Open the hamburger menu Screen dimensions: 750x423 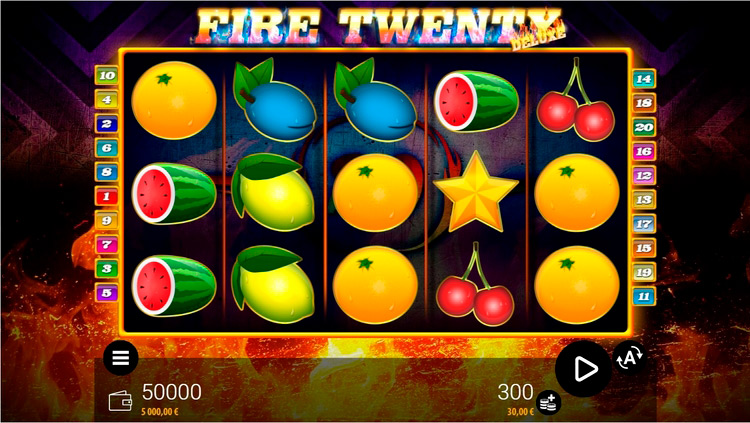pyautogui.click(x=121, y=357)
